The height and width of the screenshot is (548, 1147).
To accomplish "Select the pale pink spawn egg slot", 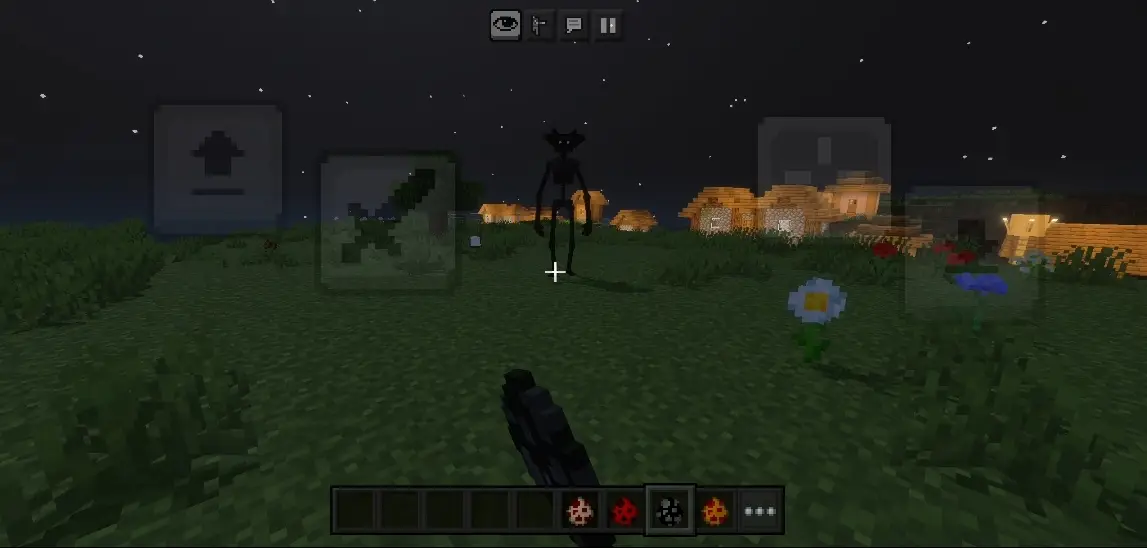I will tap(579, 511).
